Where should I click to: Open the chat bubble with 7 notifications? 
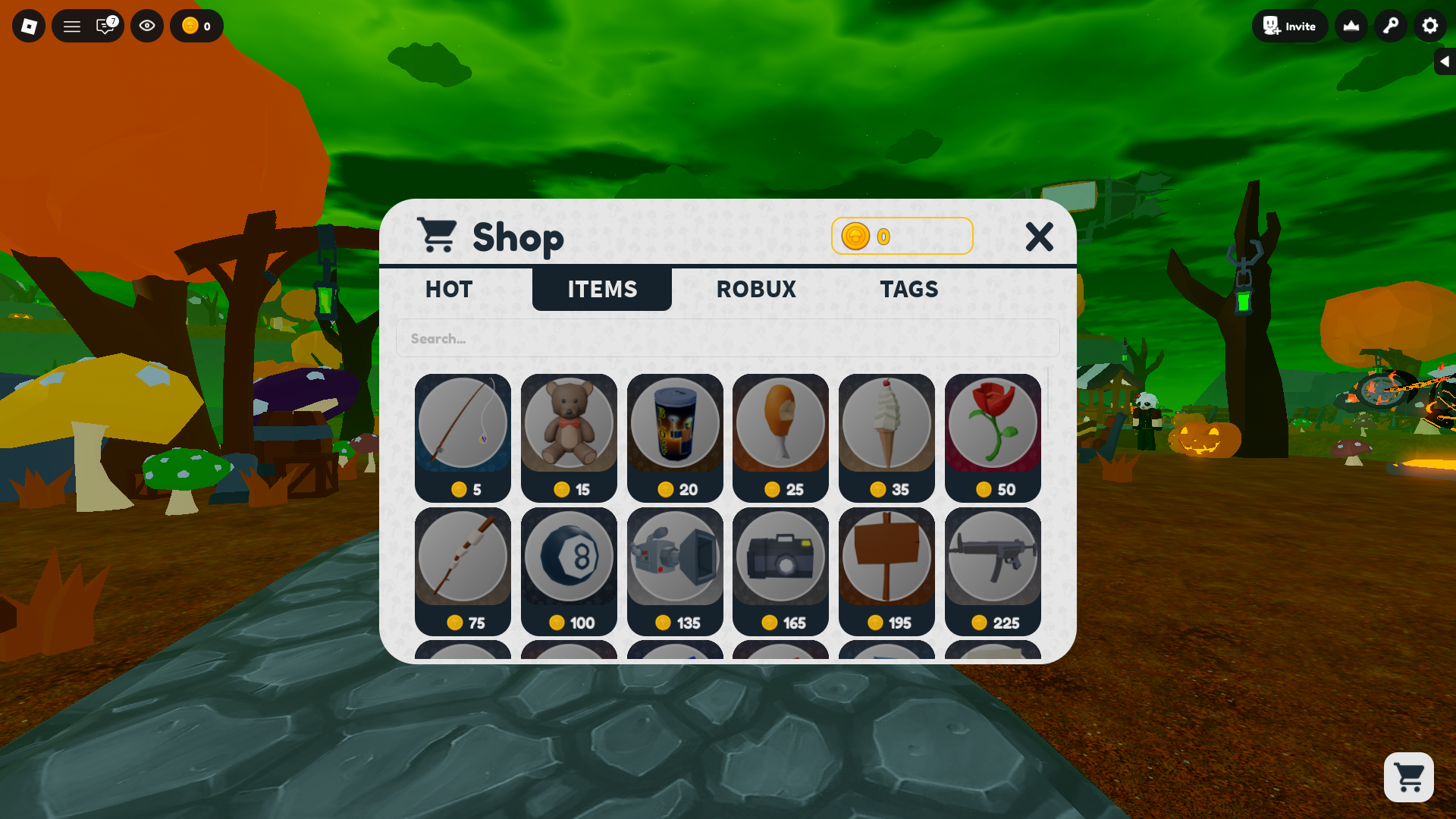point(105,26)
